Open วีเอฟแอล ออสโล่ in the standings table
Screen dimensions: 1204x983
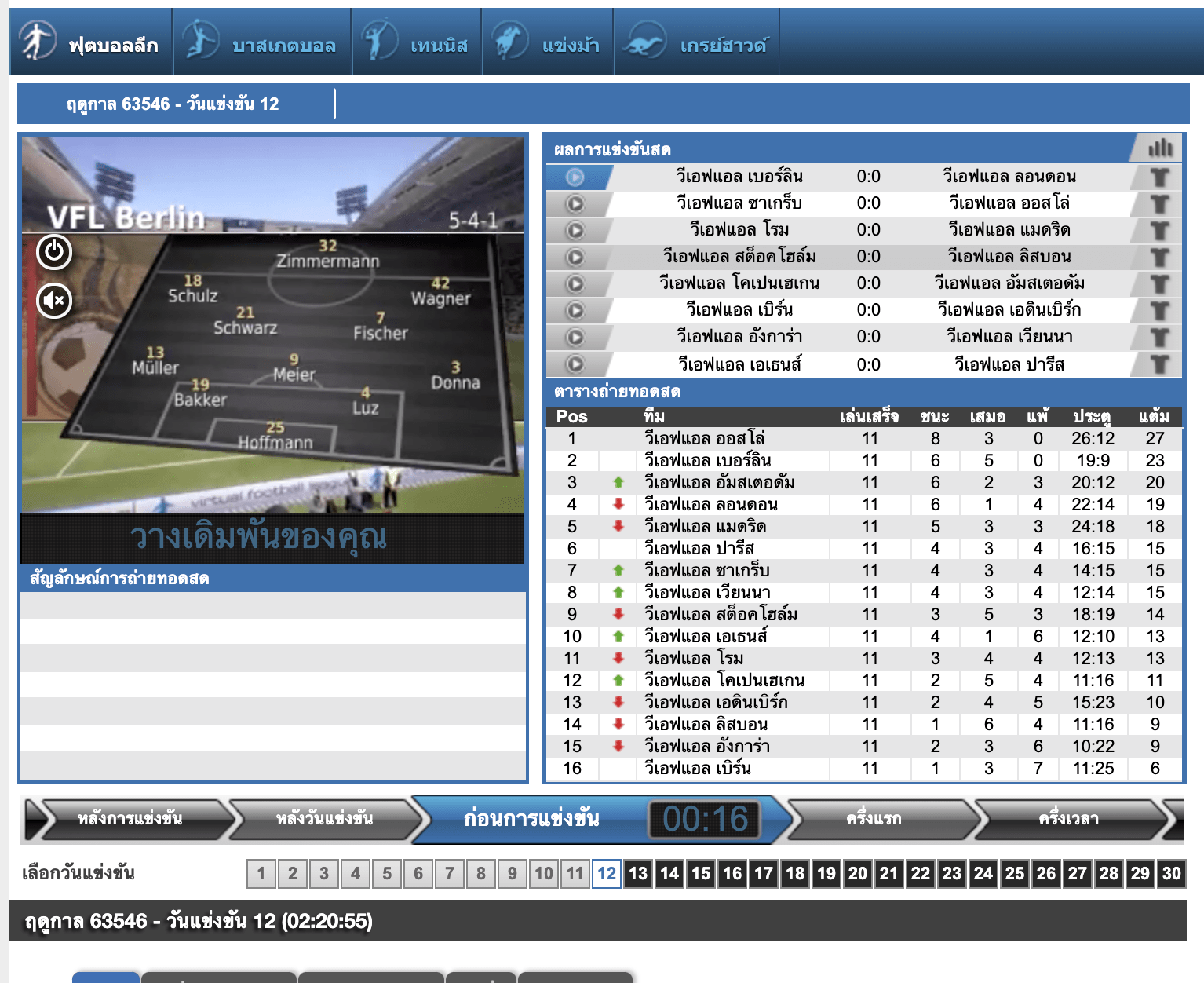[x=704, y=438]
